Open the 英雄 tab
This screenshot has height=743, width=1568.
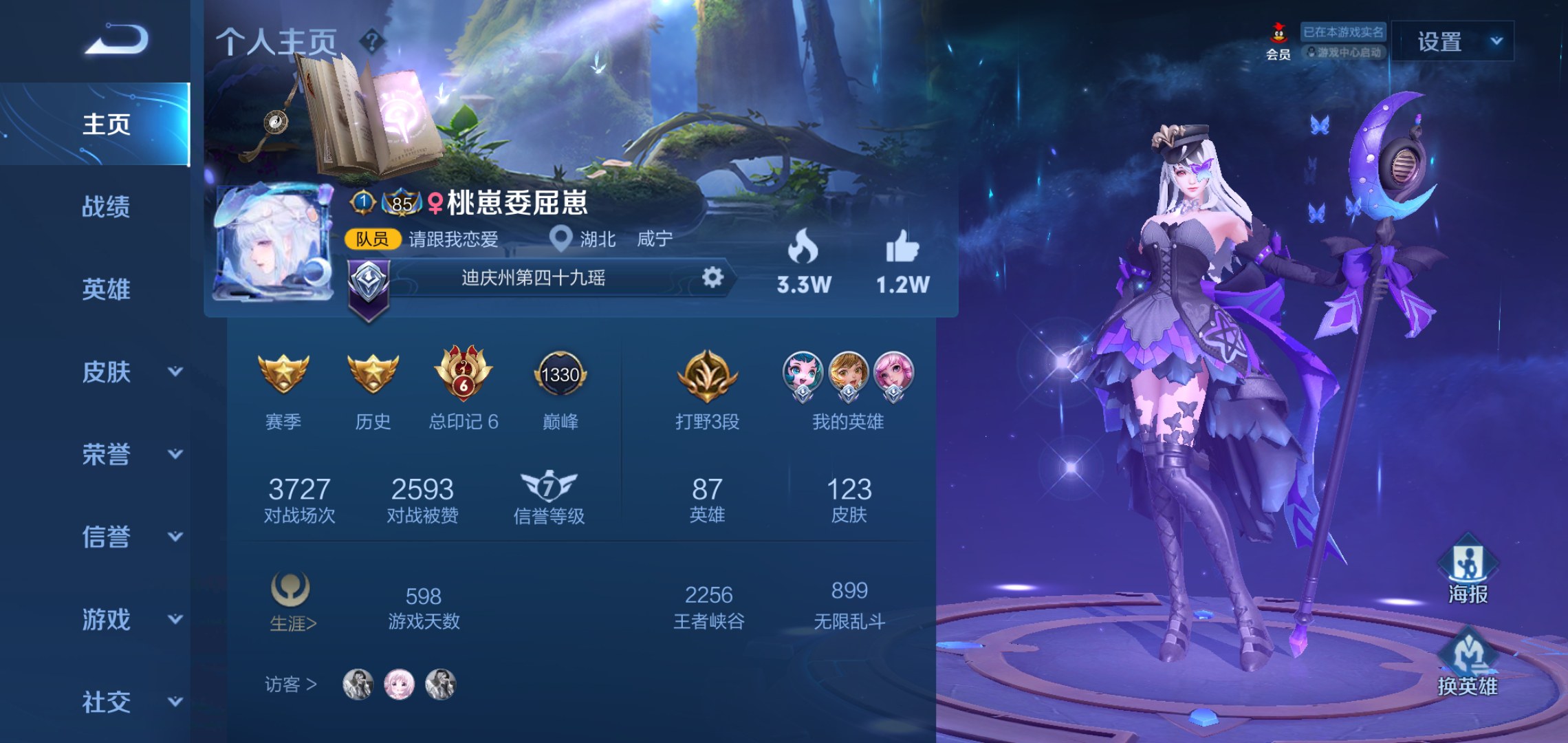[106, 289]
